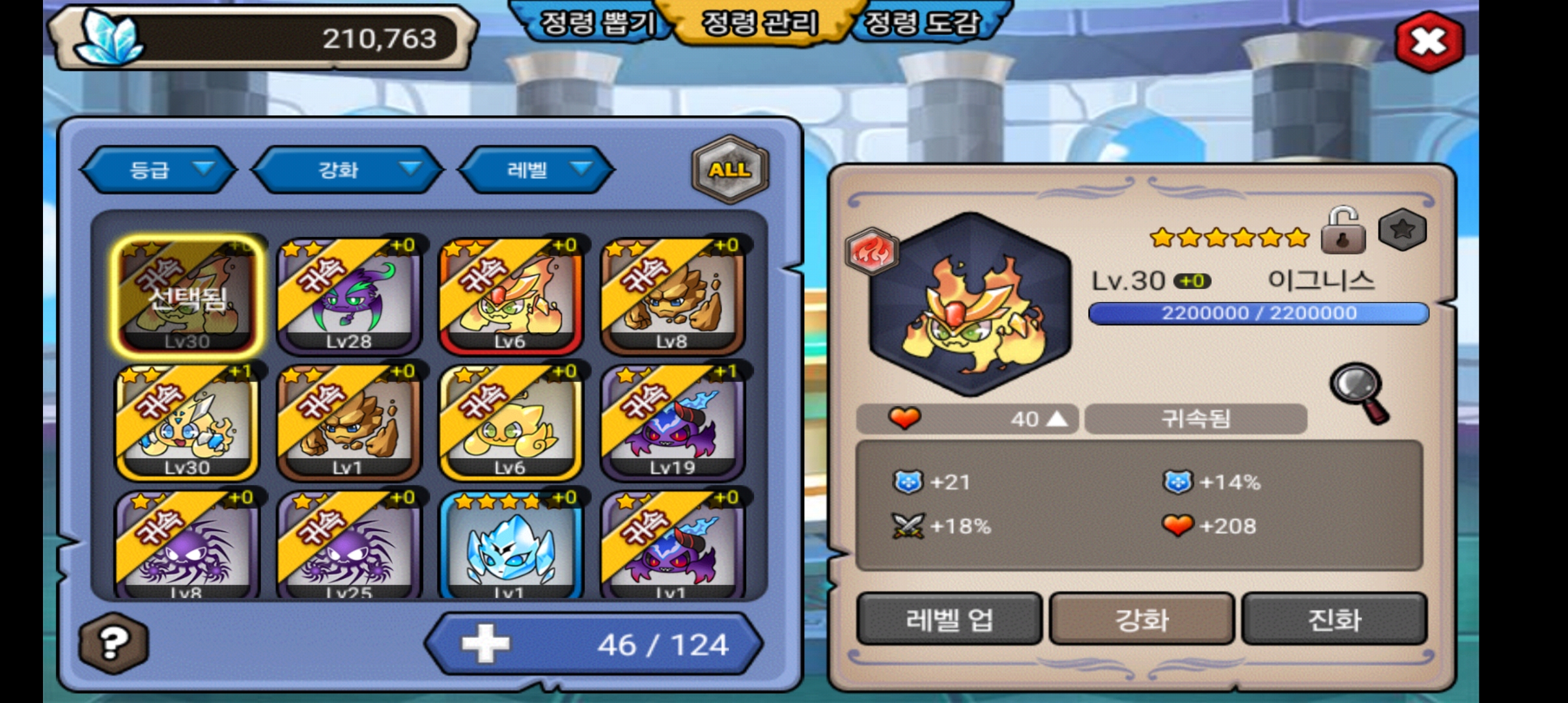Open the 레벨 sort dropdown

(x=536, y=170)
